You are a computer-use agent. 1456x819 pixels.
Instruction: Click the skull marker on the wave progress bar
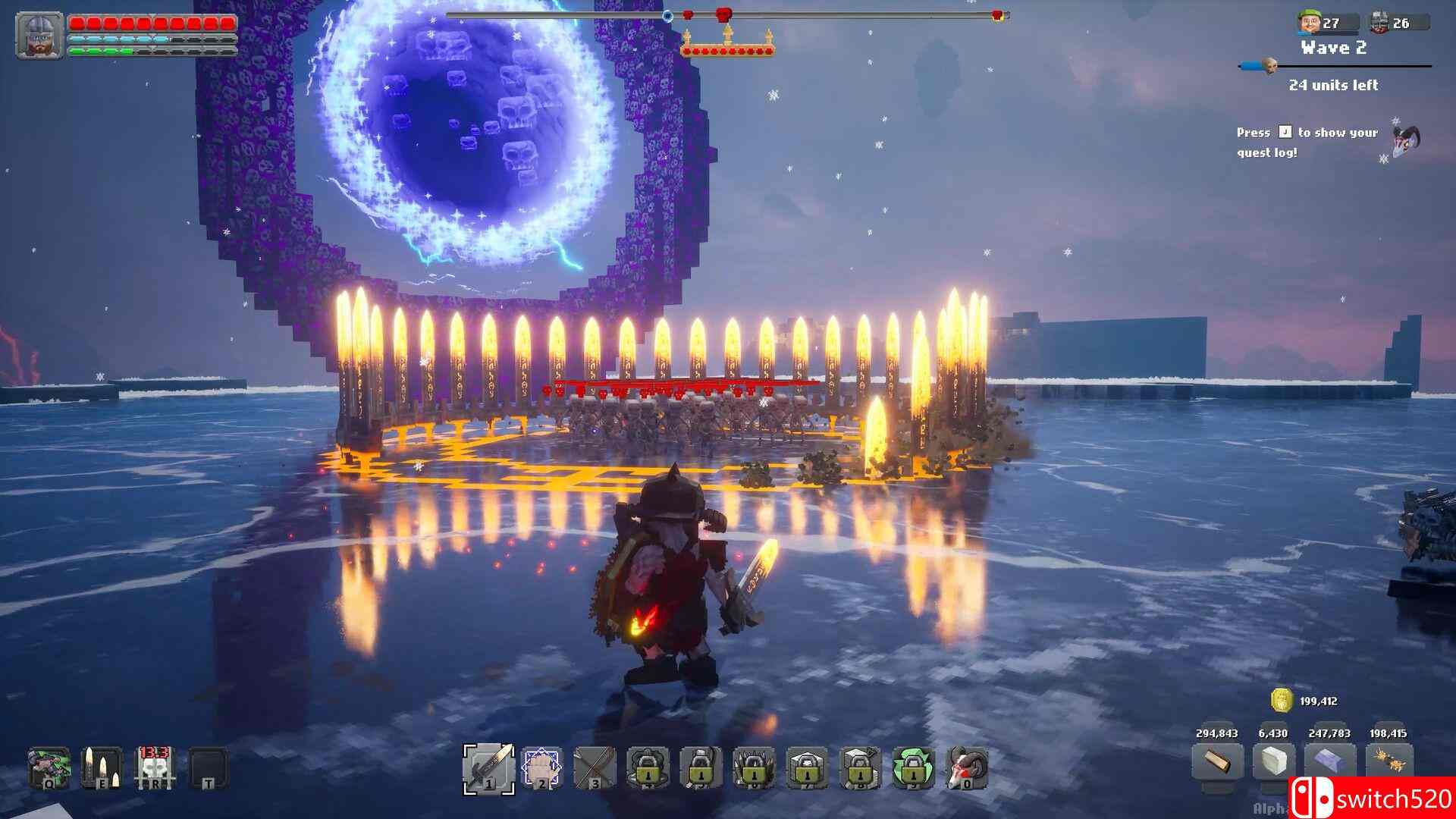pyautogui.click(x=1271, y=67)
